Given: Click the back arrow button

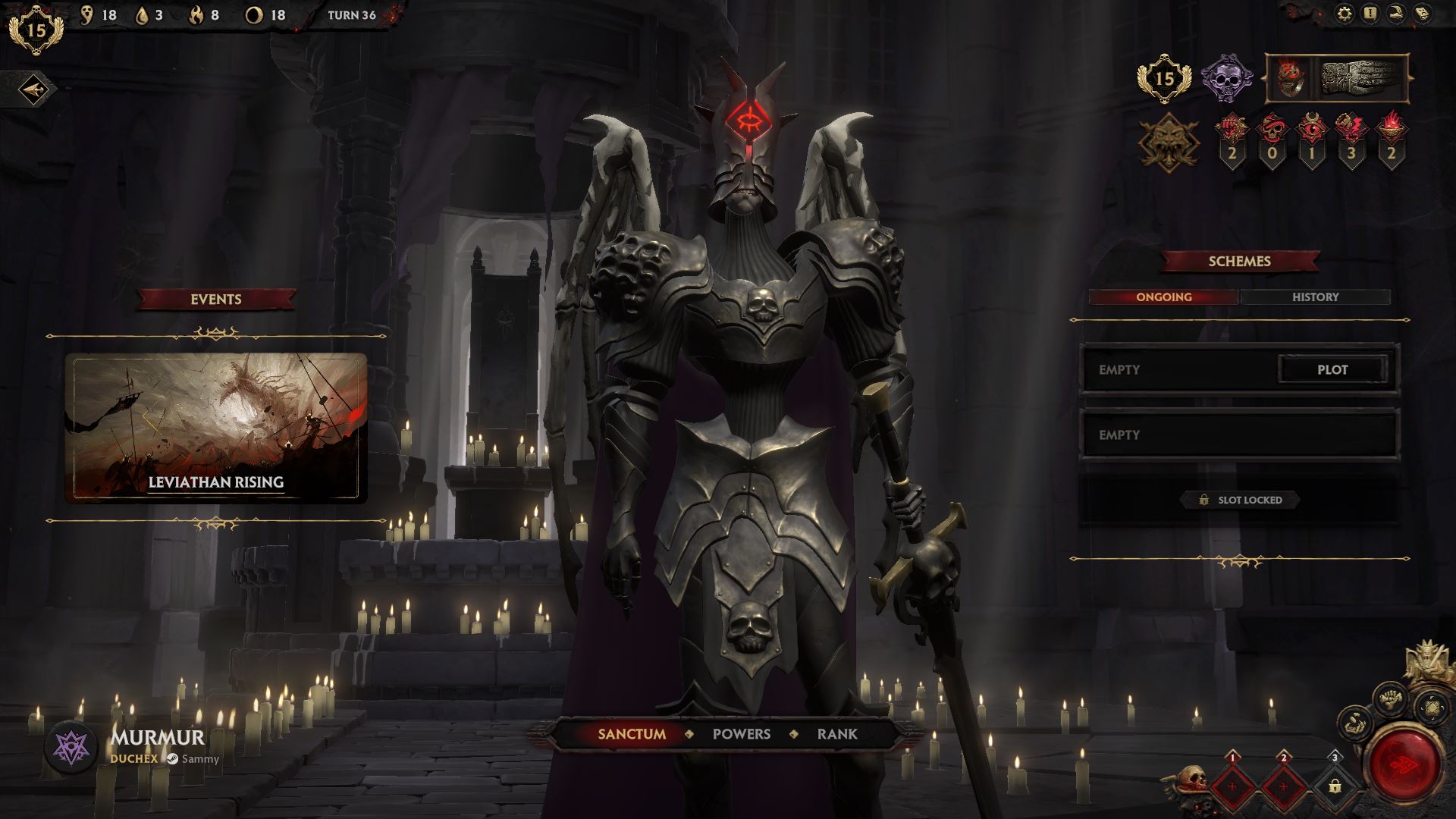Looking at the screenshot, I should (33, 90).
